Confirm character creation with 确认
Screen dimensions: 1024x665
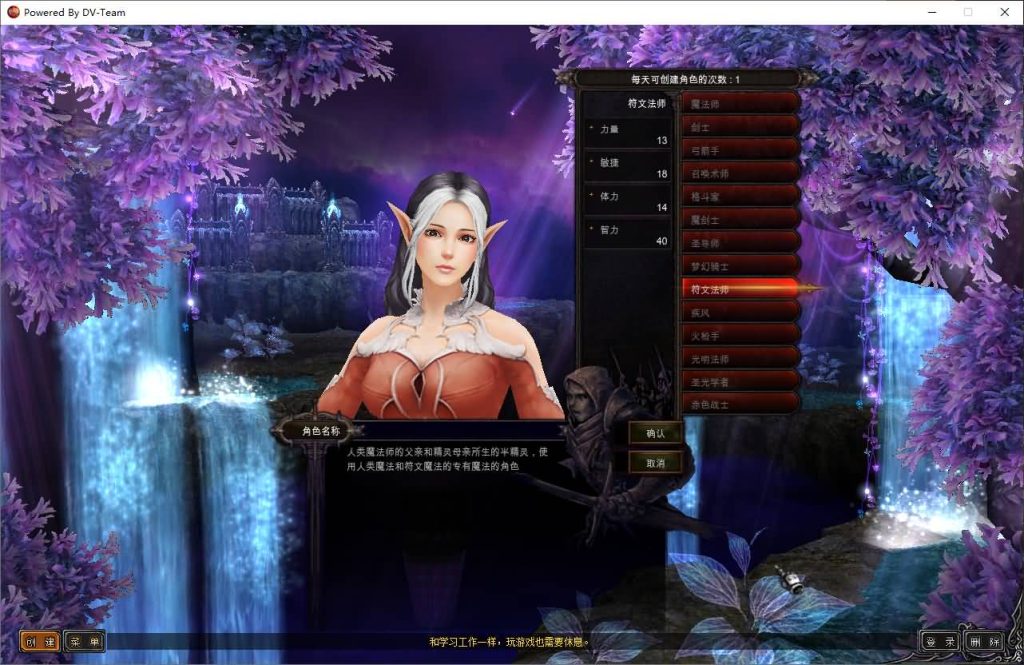tap(655, 433)
